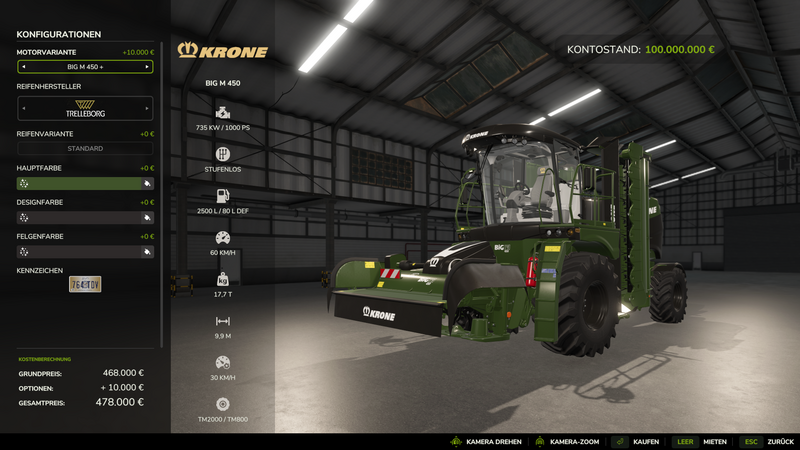
Task: Select the next Motorvariante with the right arrow
Action: tap(148, 67)
